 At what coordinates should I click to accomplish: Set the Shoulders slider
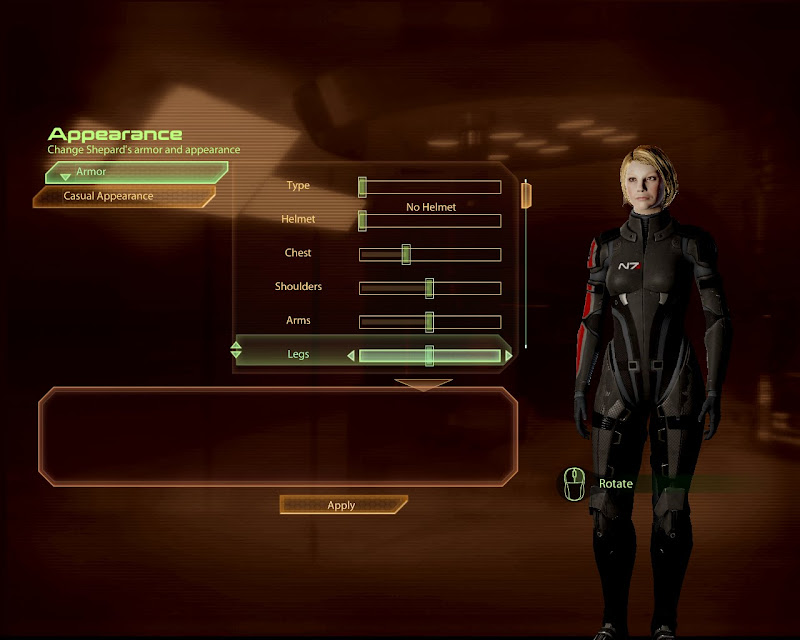pos(430,289)
